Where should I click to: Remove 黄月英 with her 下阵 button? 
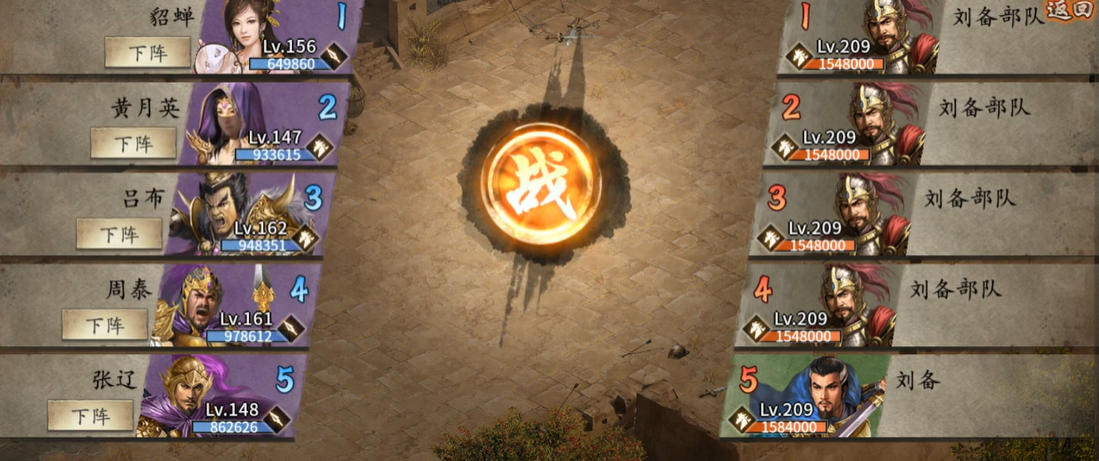(x=133, y=143)
